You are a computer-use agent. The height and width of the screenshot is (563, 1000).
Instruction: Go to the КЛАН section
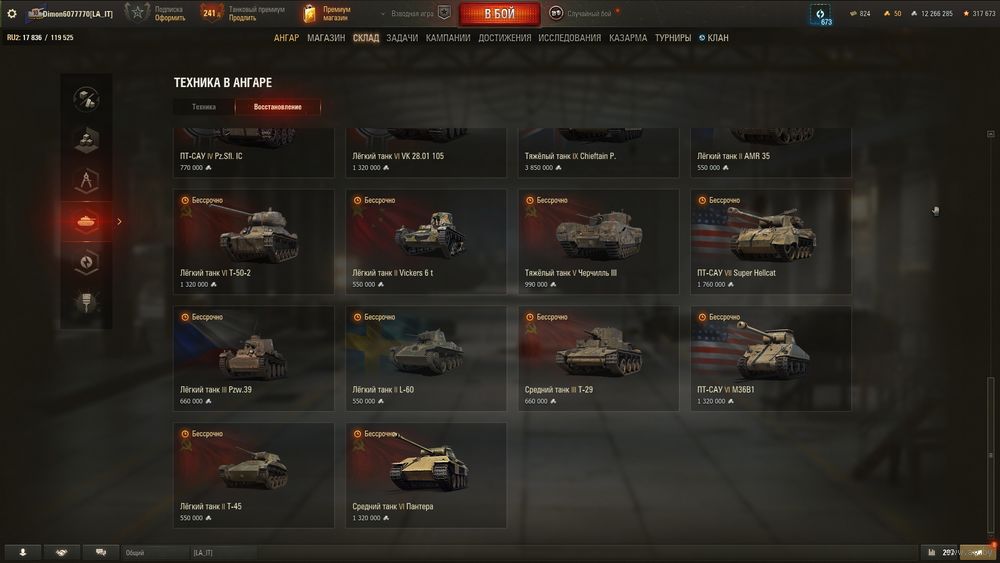coord(715,38)
